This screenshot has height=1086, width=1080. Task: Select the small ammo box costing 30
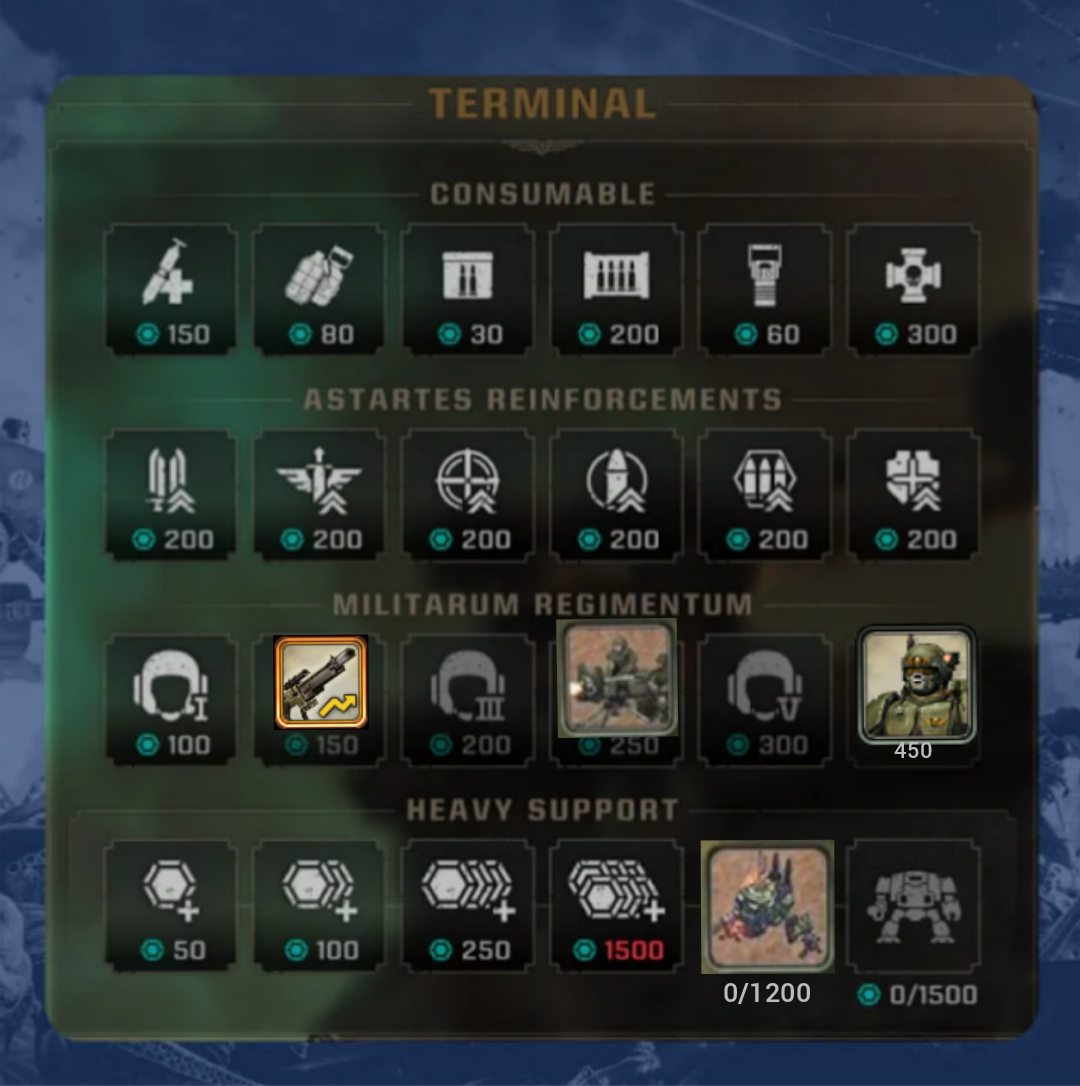(x=468, y=287)
